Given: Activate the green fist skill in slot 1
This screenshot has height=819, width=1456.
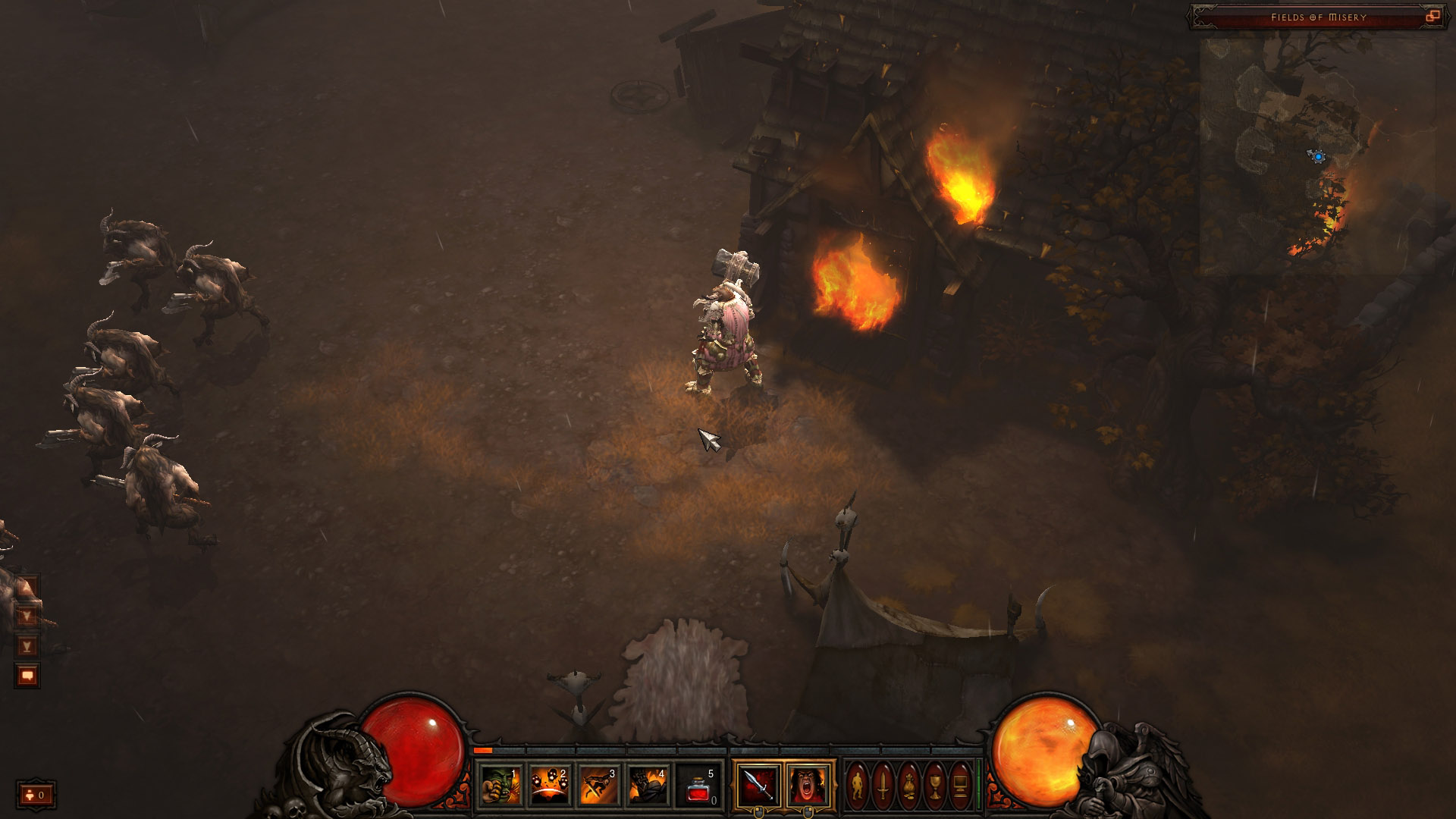Looking at the screenshot, I should (x=501, y=784).
